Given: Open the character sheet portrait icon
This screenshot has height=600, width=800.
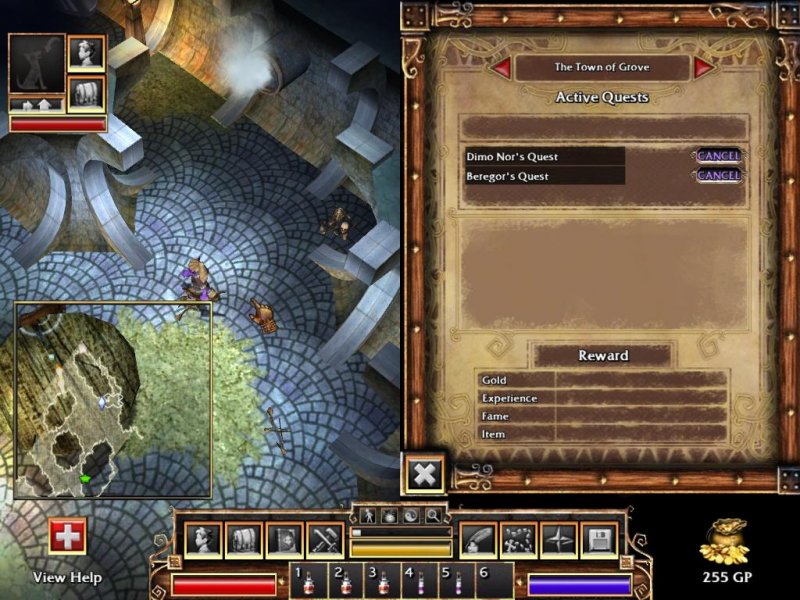Looking at the screenshot, I should pyautogui.click(x=203, y=540).
